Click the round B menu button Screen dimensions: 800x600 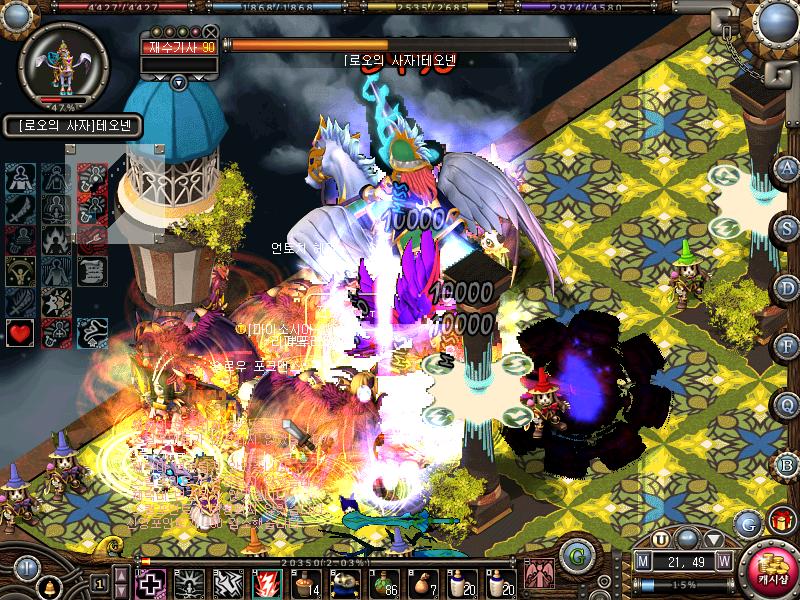click(x=787, y=463)
